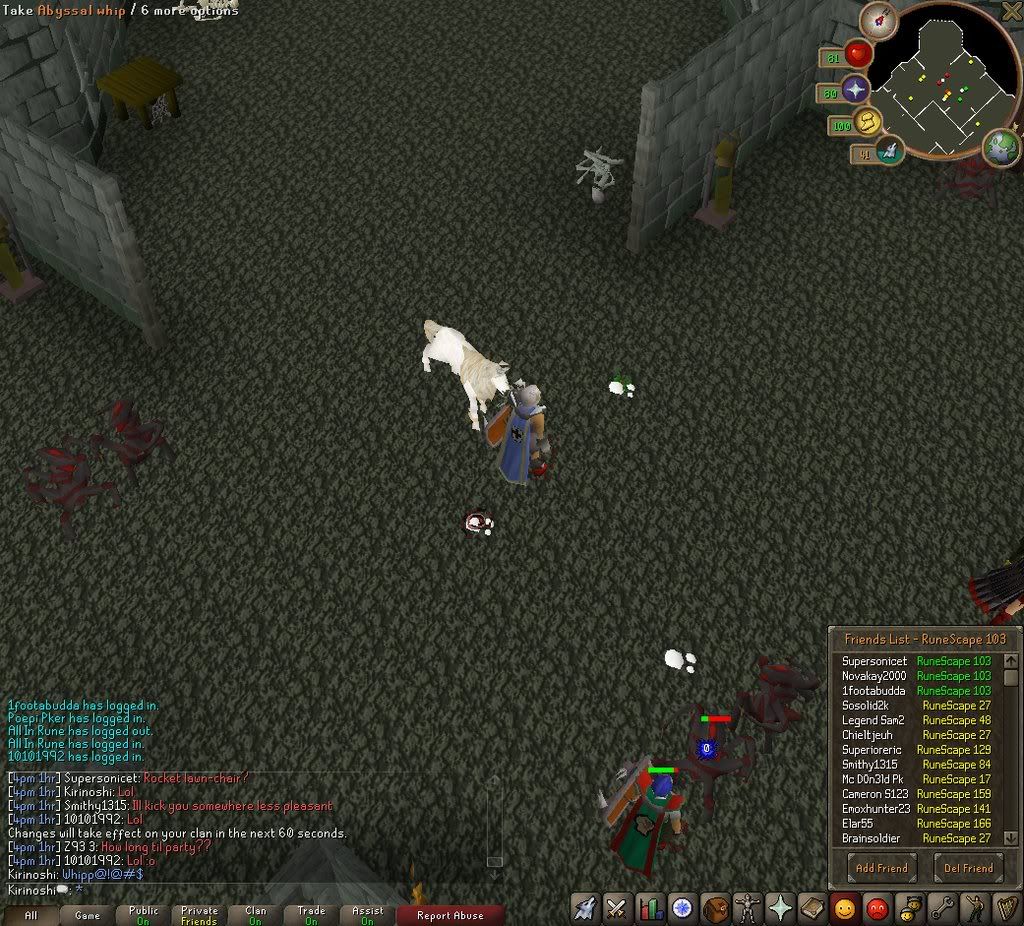Open the Assist chat tab
The width and height of the screenshot is (1024, 926).
point(368,914)
